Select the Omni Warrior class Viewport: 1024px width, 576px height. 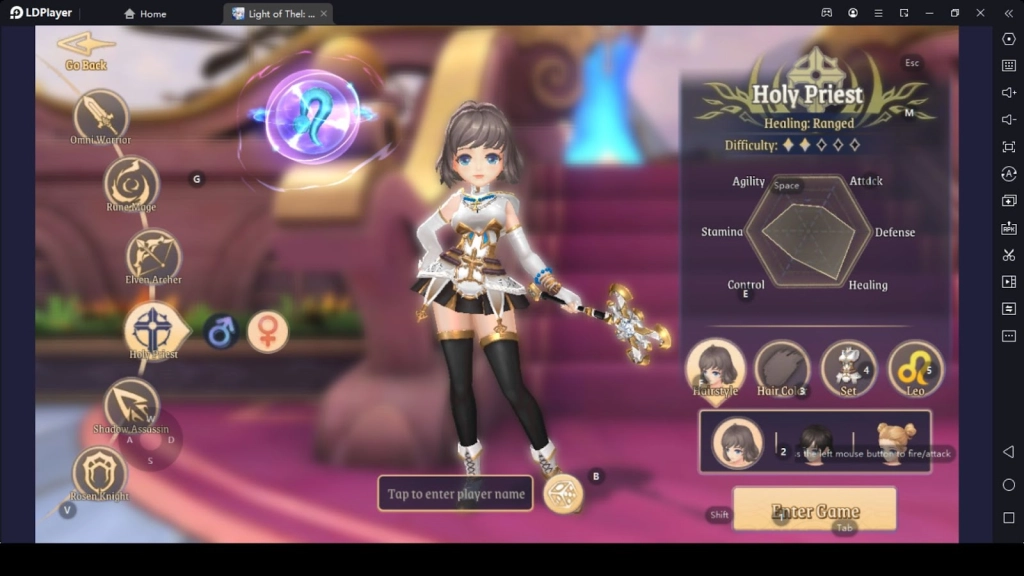101,114
